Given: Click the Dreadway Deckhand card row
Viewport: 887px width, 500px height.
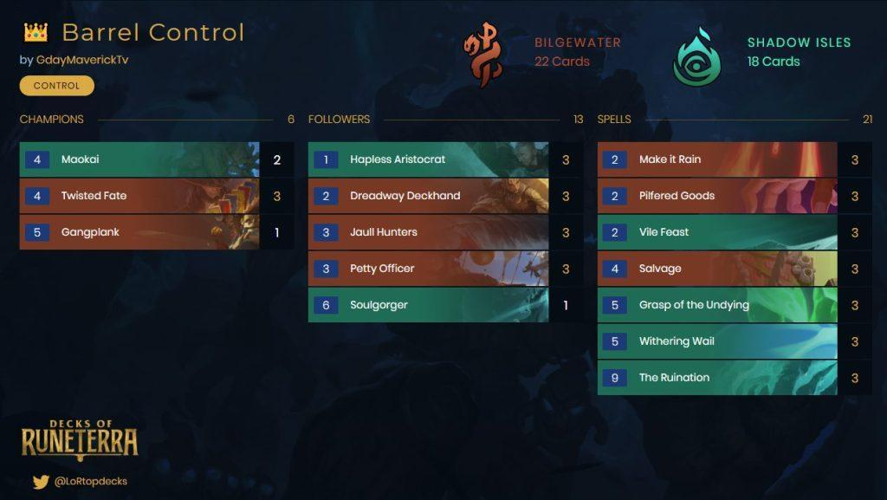Looking at the screenshot, I should (x=429, y=196).
